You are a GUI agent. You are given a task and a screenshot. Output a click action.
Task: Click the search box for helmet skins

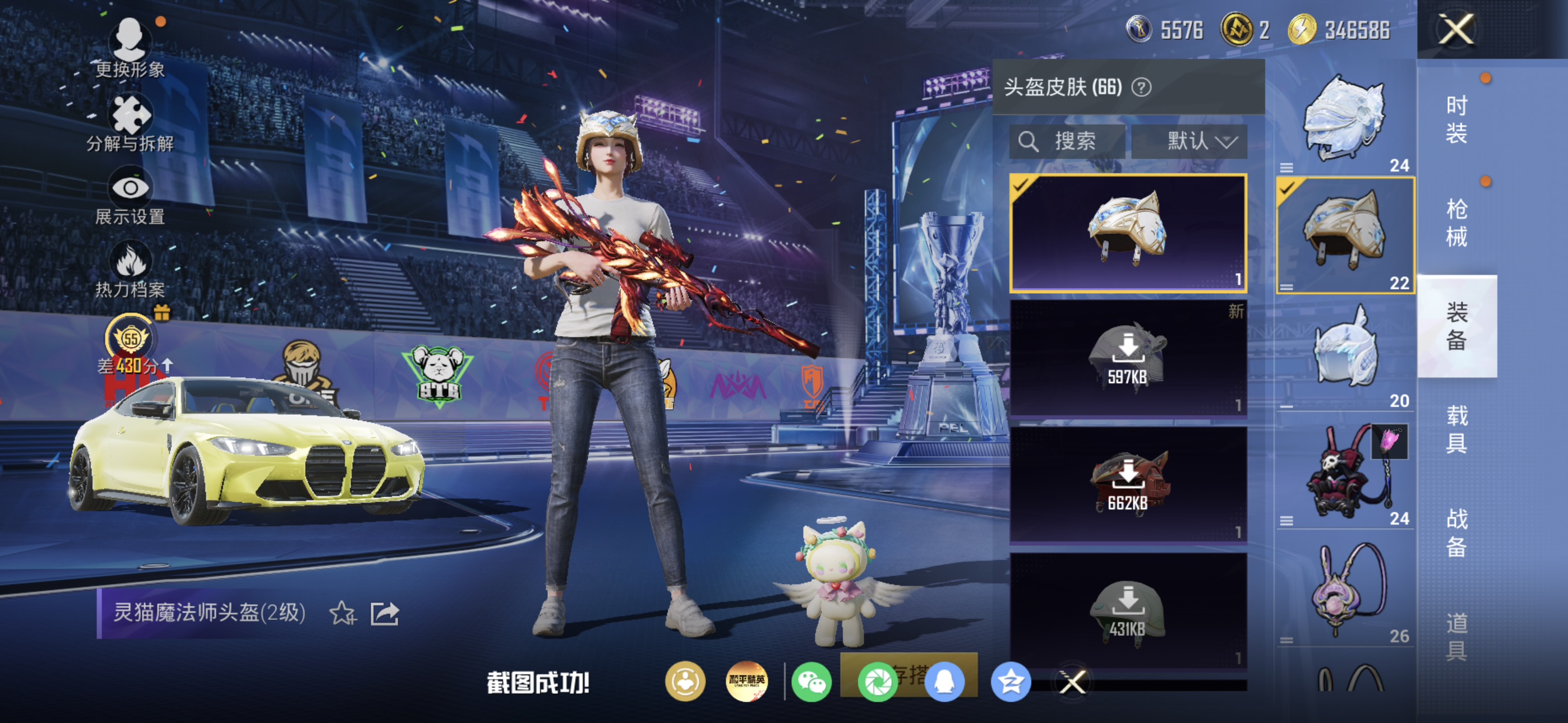click(x=1067, y=142)
